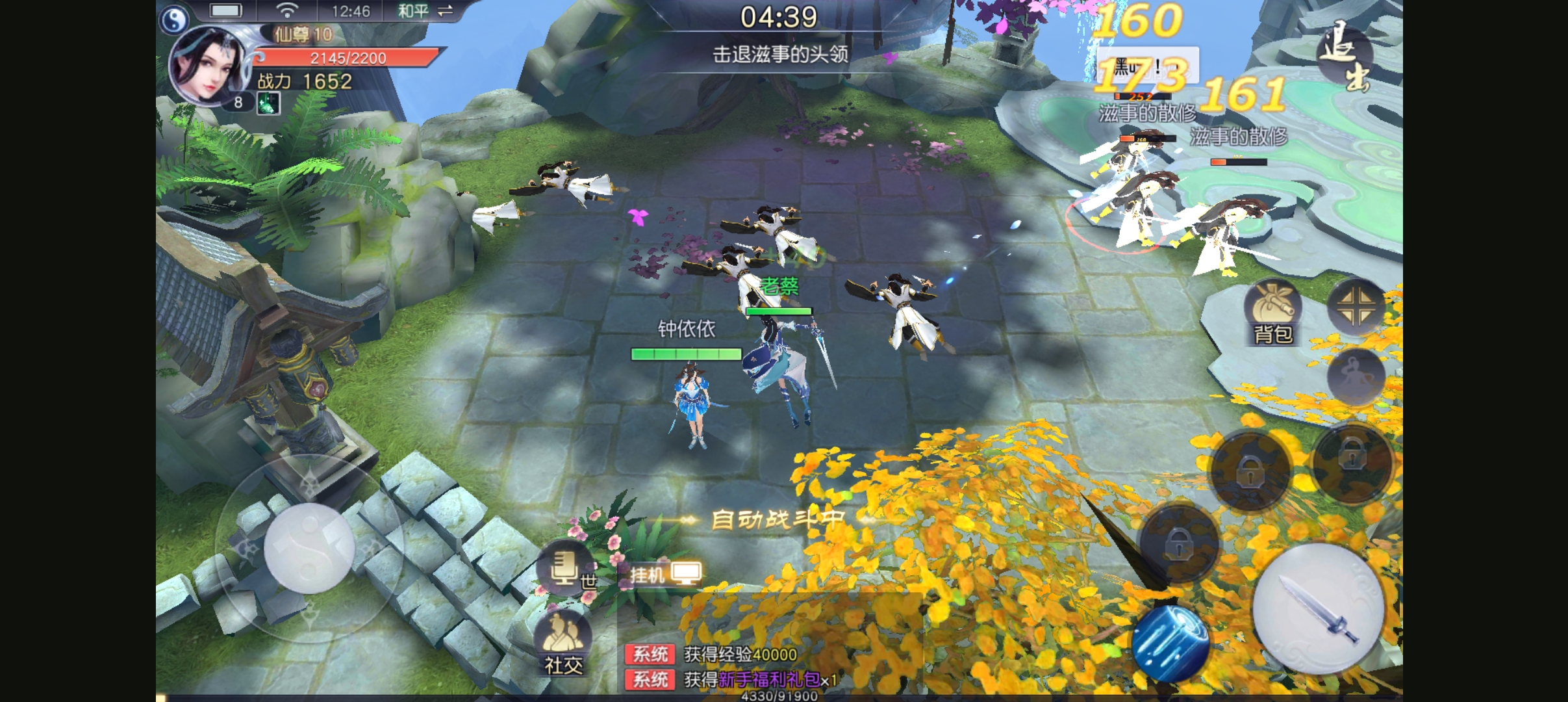Tap the four-arrow expand menu icon
The height and width of the screenshot is (702, 1568).
tap(1356, 307)
